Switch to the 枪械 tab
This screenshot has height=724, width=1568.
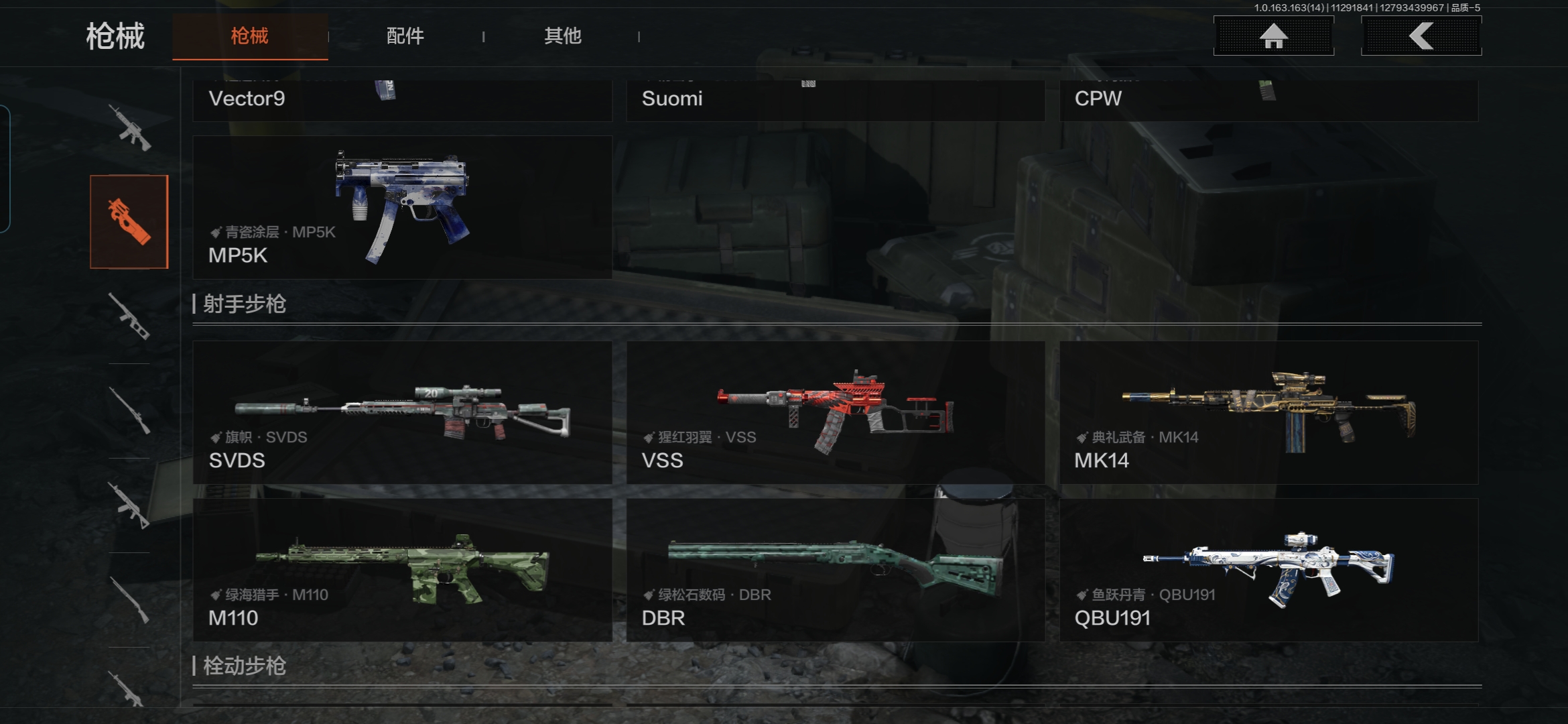coord(249,36)
